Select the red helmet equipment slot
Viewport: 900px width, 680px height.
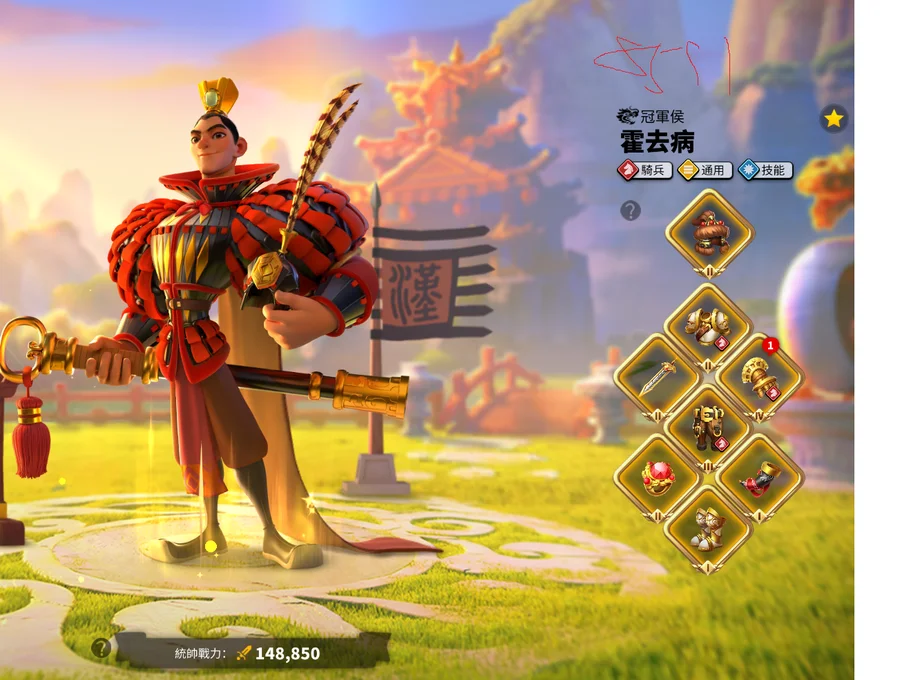click(709, 232)
